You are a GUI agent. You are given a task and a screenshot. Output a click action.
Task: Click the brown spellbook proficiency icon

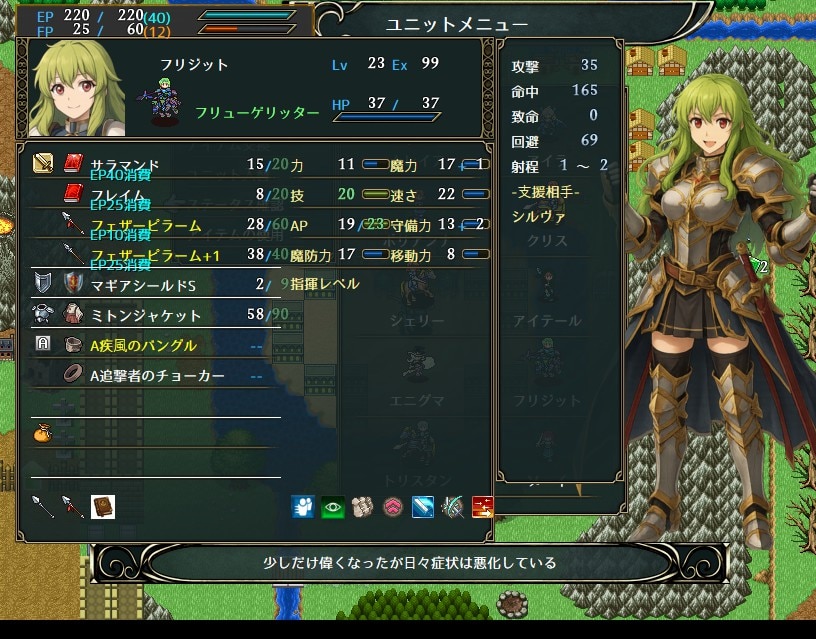(103, 507)
